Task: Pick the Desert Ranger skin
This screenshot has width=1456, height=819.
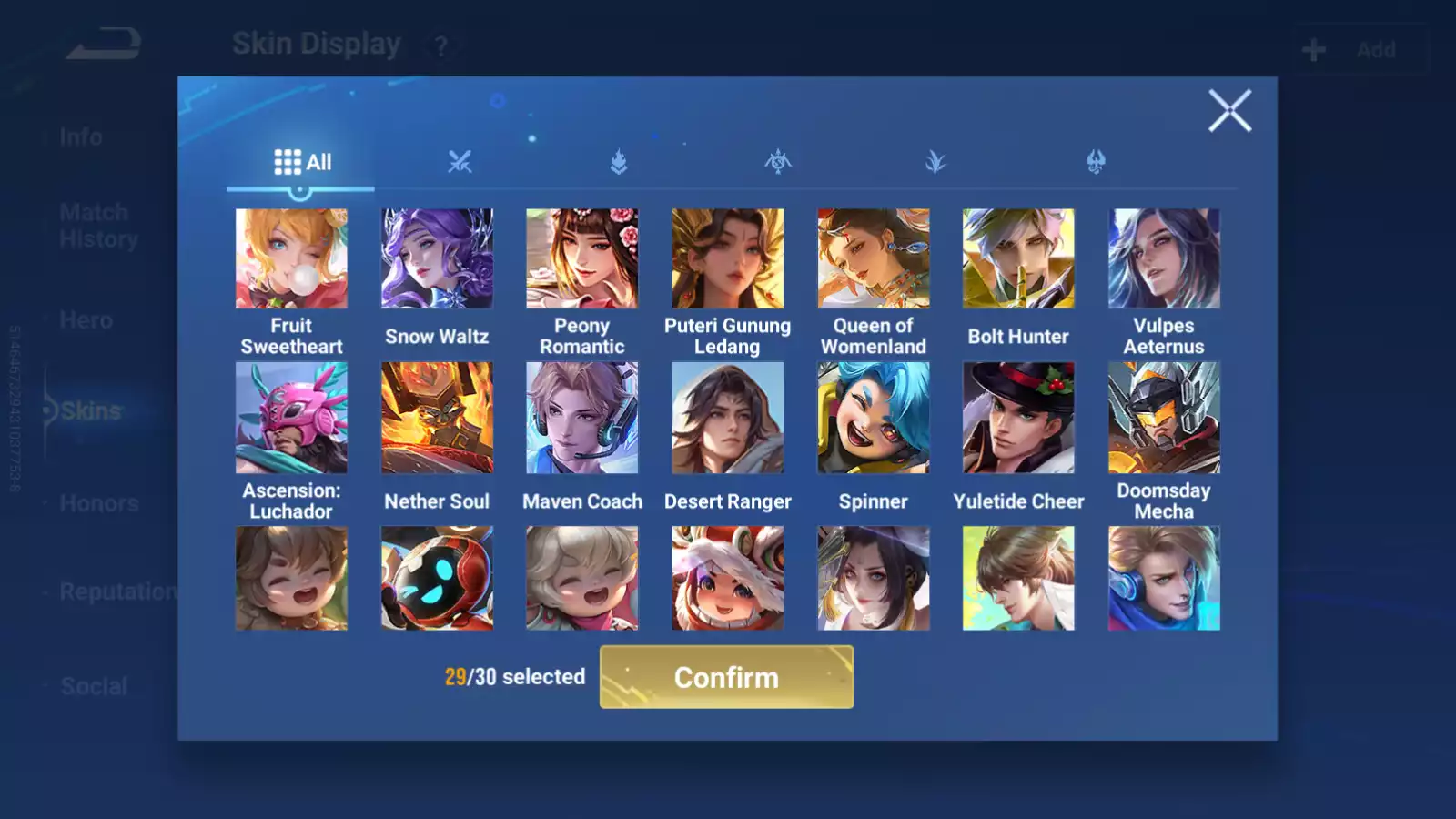Action: pos(727,418)
